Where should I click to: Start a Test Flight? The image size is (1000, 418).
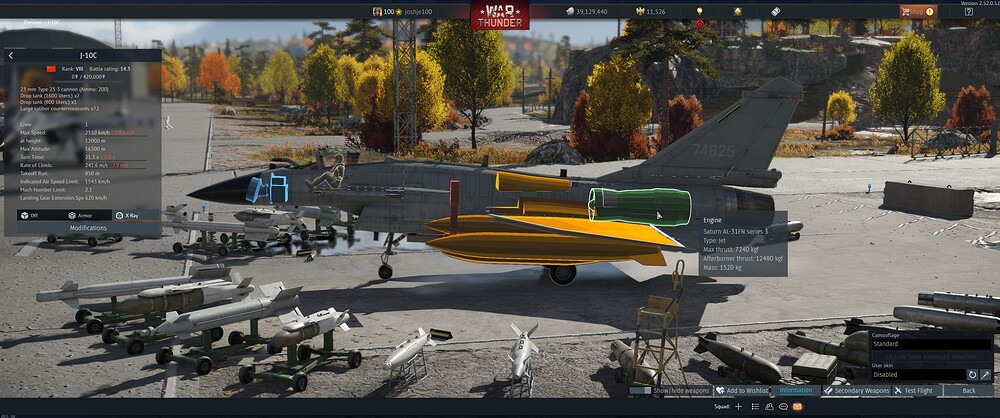click(x=918, y=391)
